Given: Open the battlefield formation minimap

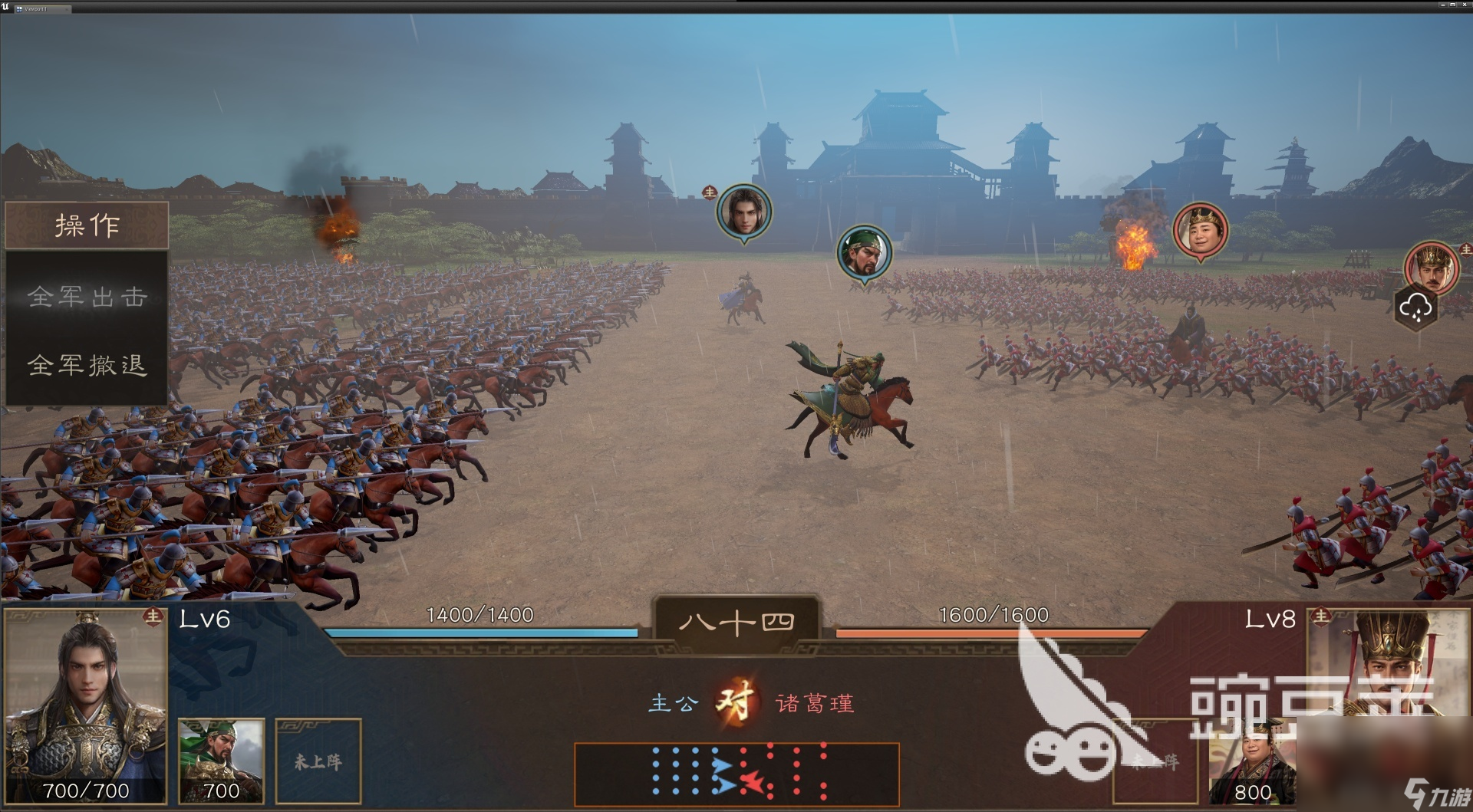Looking at the screenshot, I should 736,773.
